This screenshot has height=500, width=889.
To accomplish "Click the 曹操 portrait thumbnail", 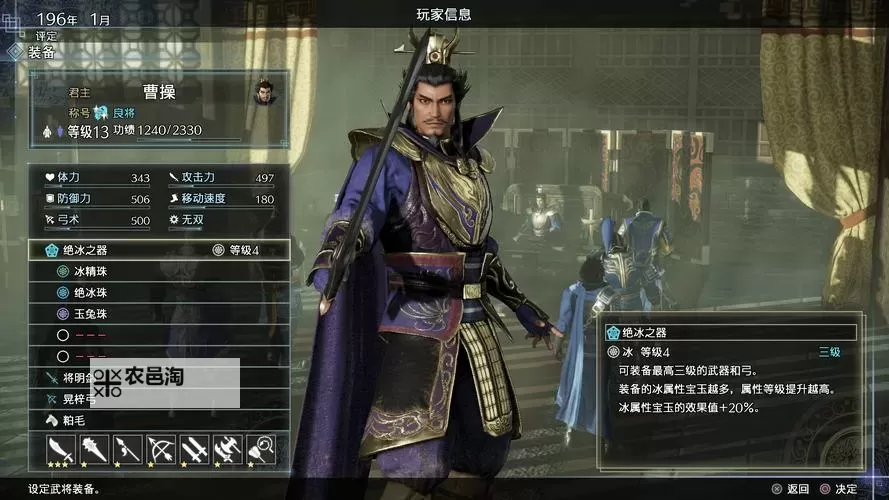I will pos(264,93).
